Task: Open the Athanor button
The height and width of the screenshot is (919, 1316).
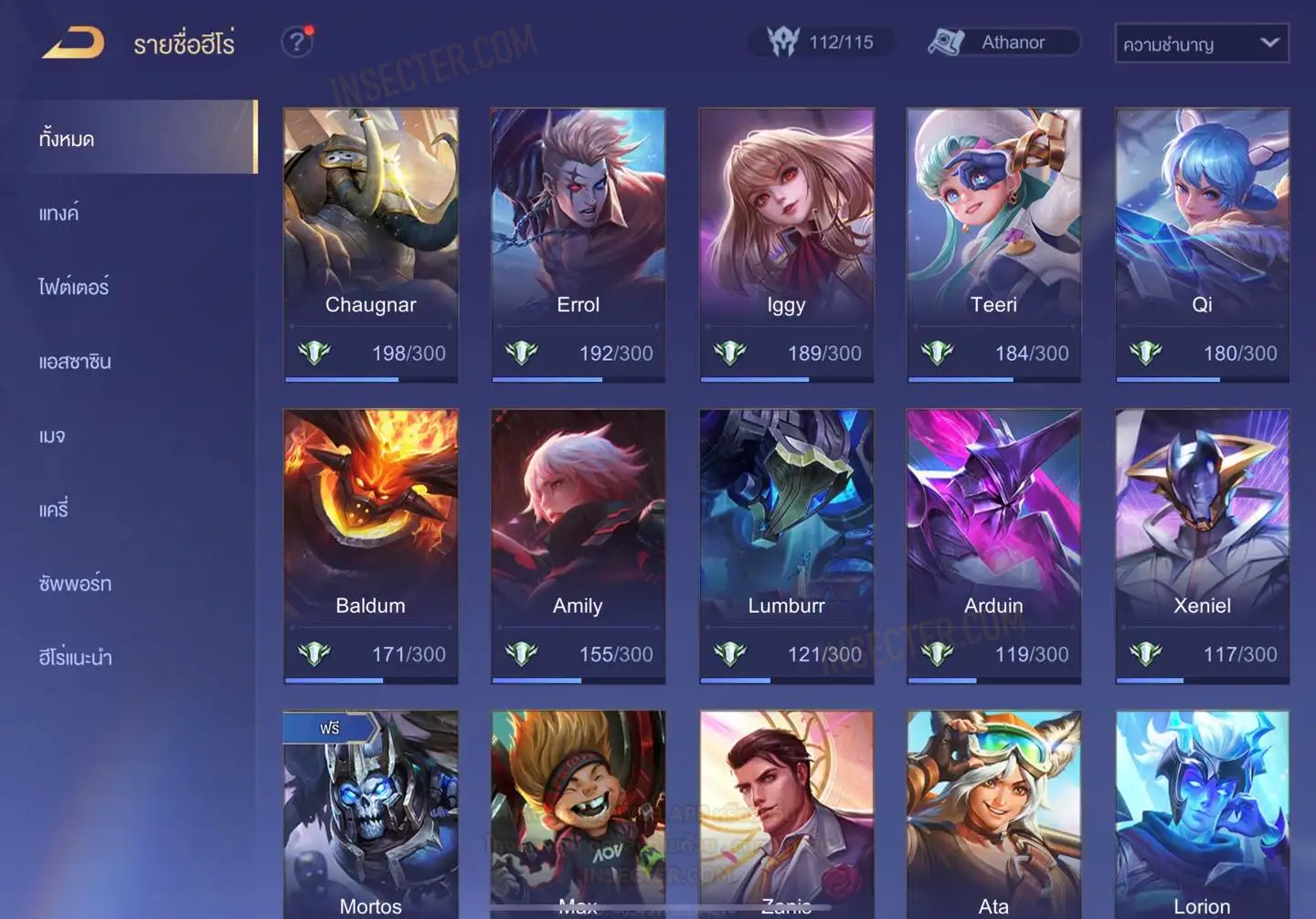Action: tap(1003, 42)
